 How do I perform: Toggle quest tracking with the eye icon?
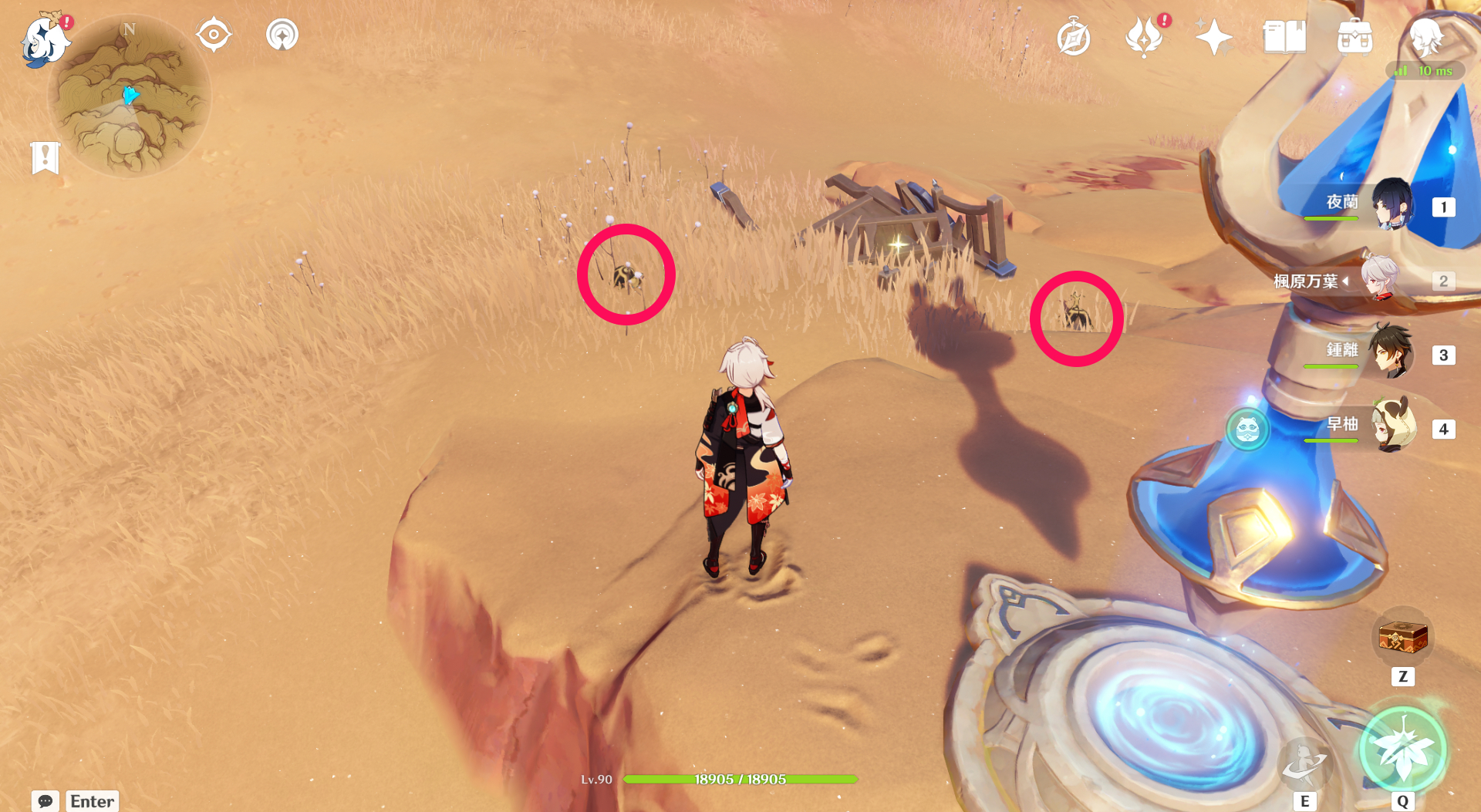214,34
